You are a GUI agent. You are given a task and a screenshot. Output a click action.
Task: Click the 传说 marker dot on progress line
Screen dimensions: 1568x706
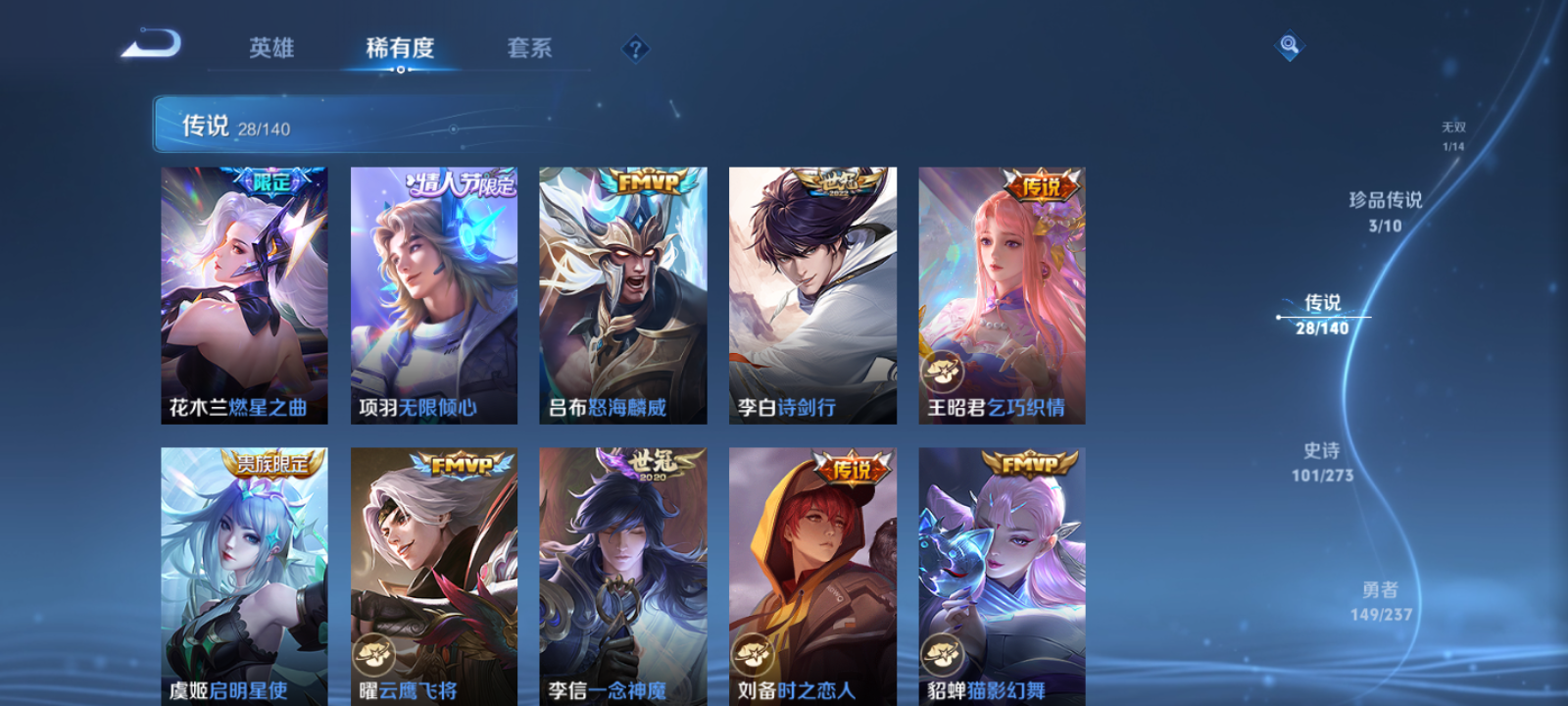tap(1279, 316)
